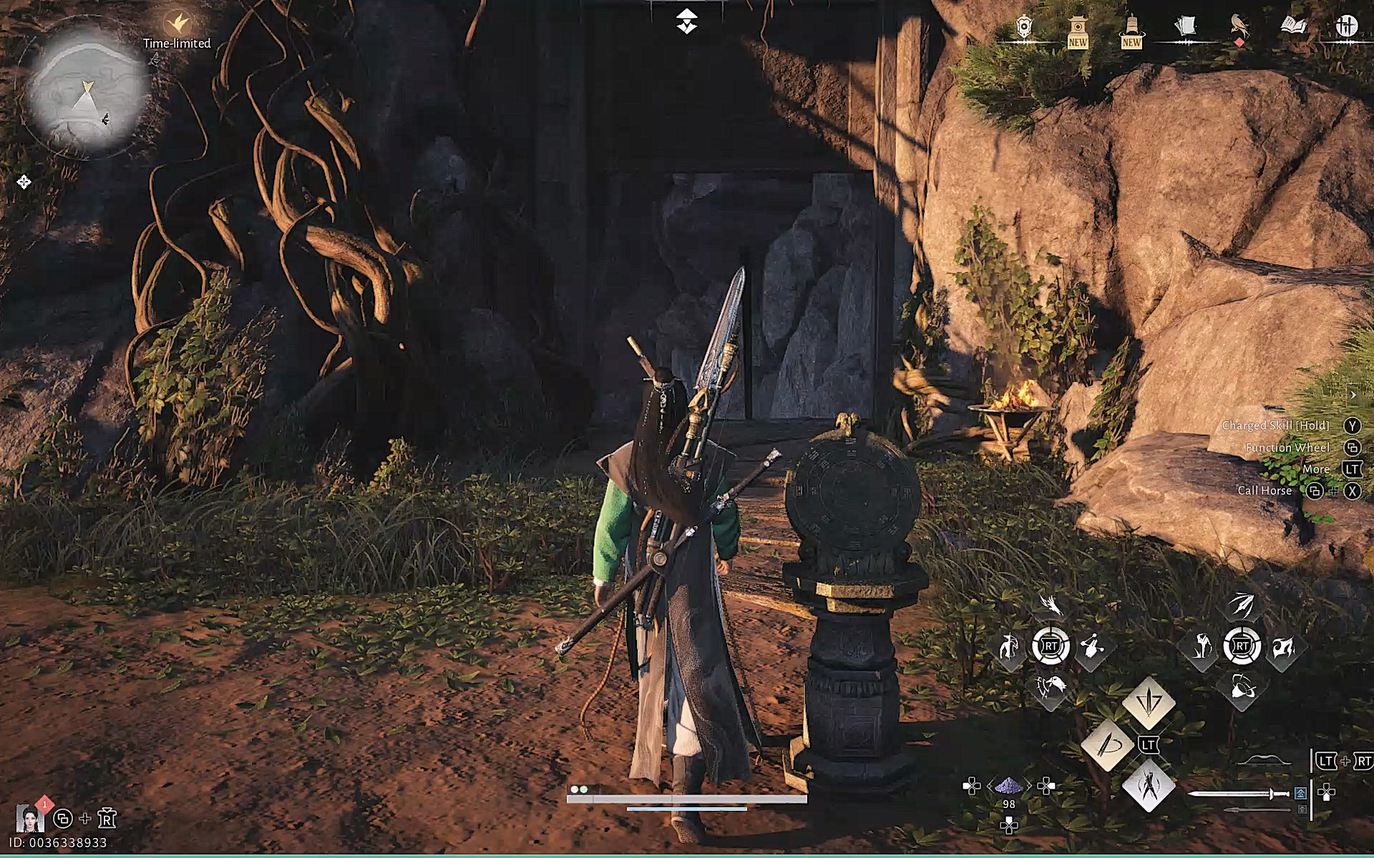Open the bird messenger icon
1374x858 pixels.
[1240, 27]
